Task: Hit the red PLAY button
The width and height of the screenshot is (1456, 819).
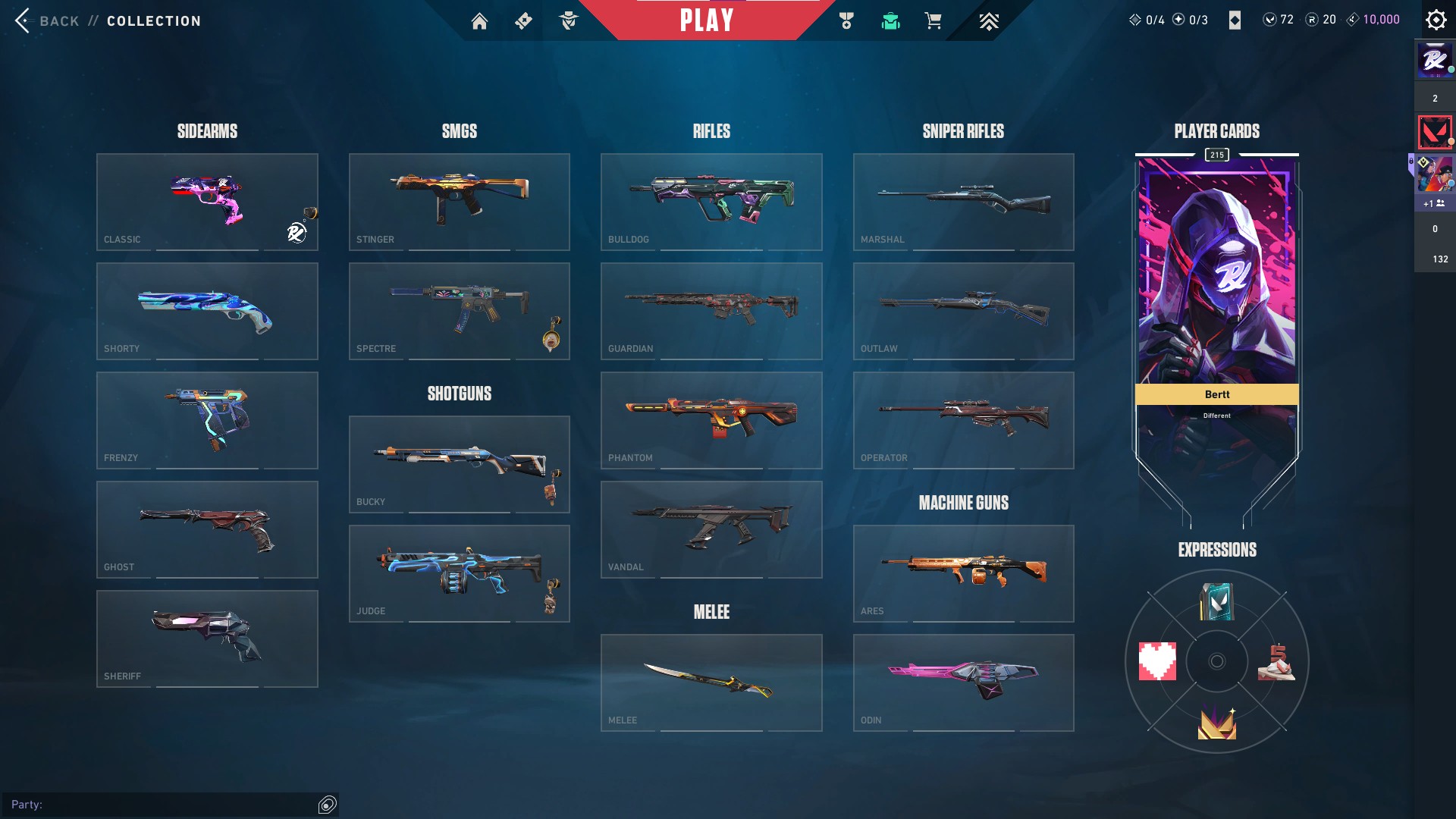Action: click(x=706, y=20)
